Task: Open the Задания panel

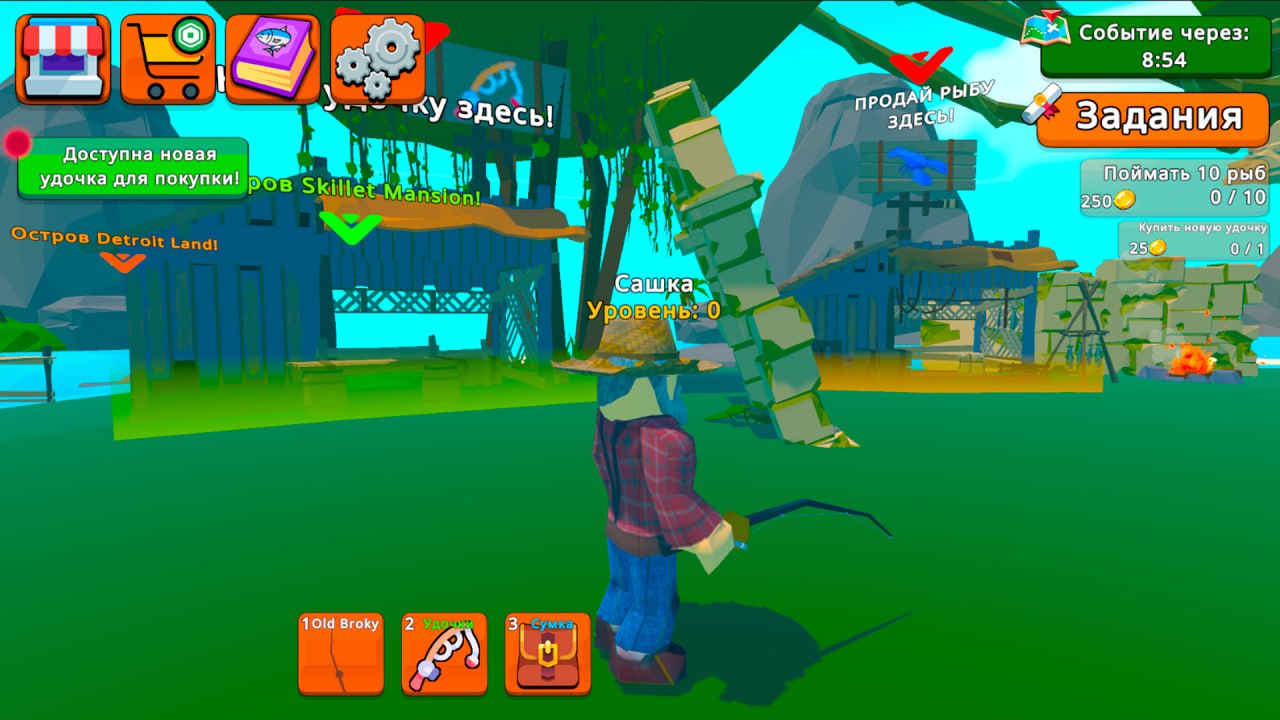Action: point(1163,119)
